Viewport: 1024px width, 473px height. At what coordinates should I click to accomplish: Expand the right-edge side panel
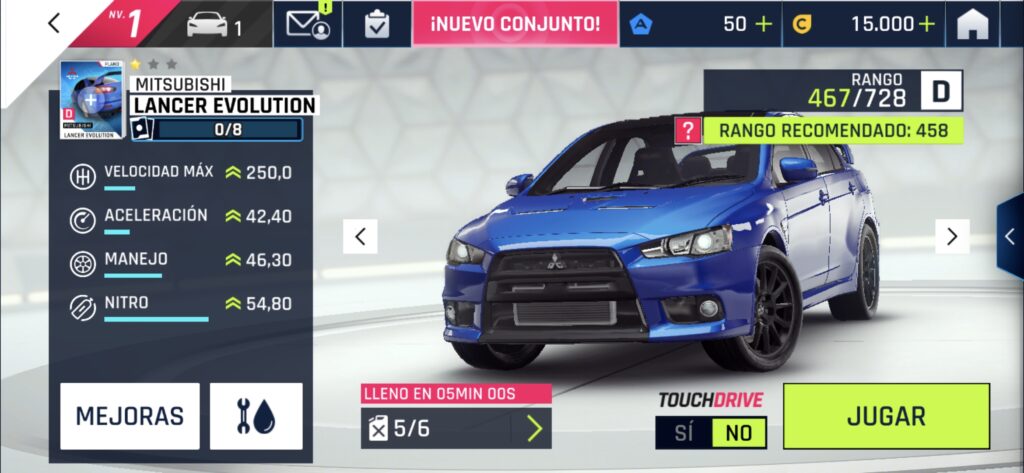(x=1010, y=236)
